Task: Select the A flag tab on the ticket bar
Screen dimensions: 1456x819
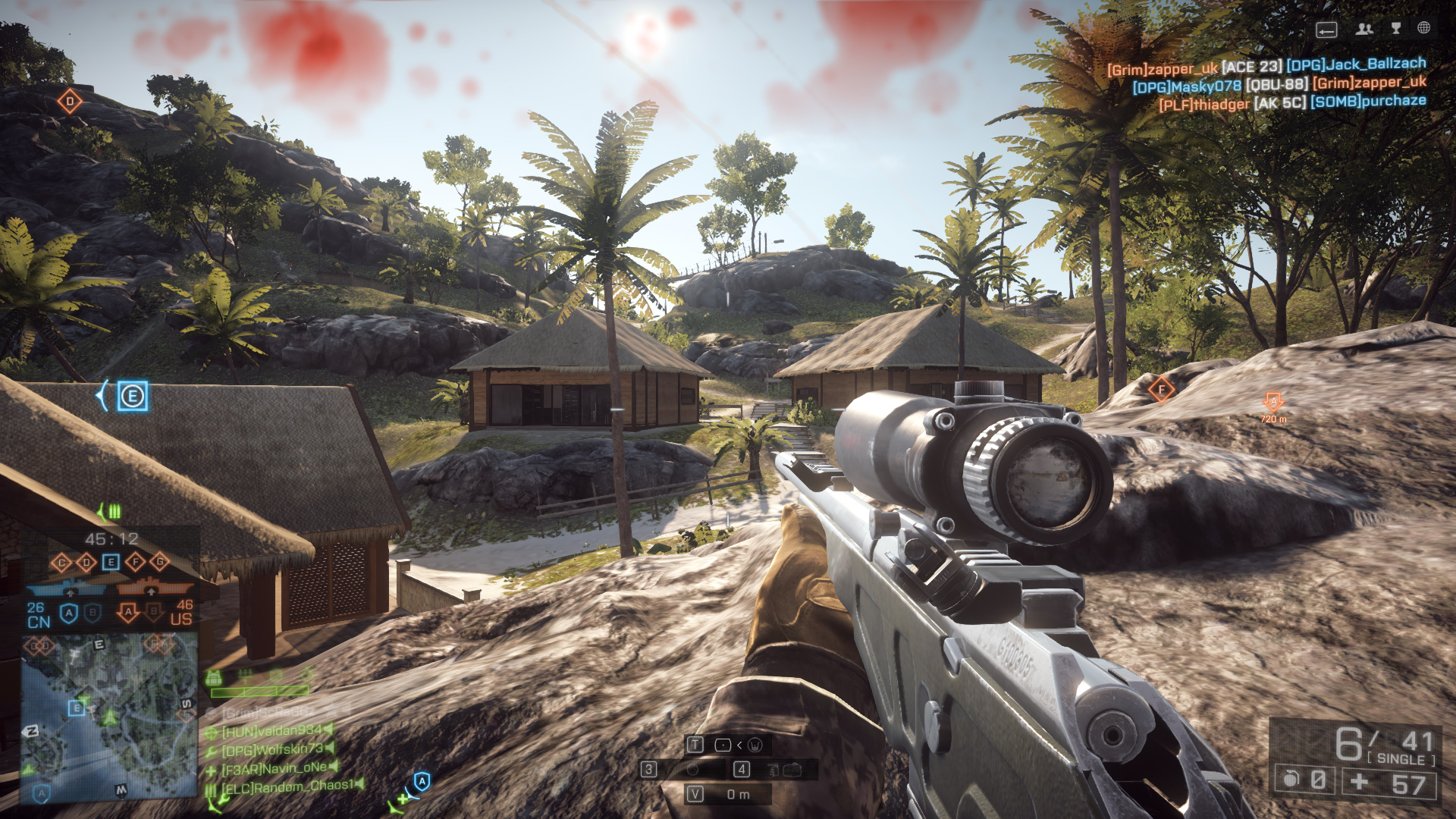Action: (x=69, y=613)
